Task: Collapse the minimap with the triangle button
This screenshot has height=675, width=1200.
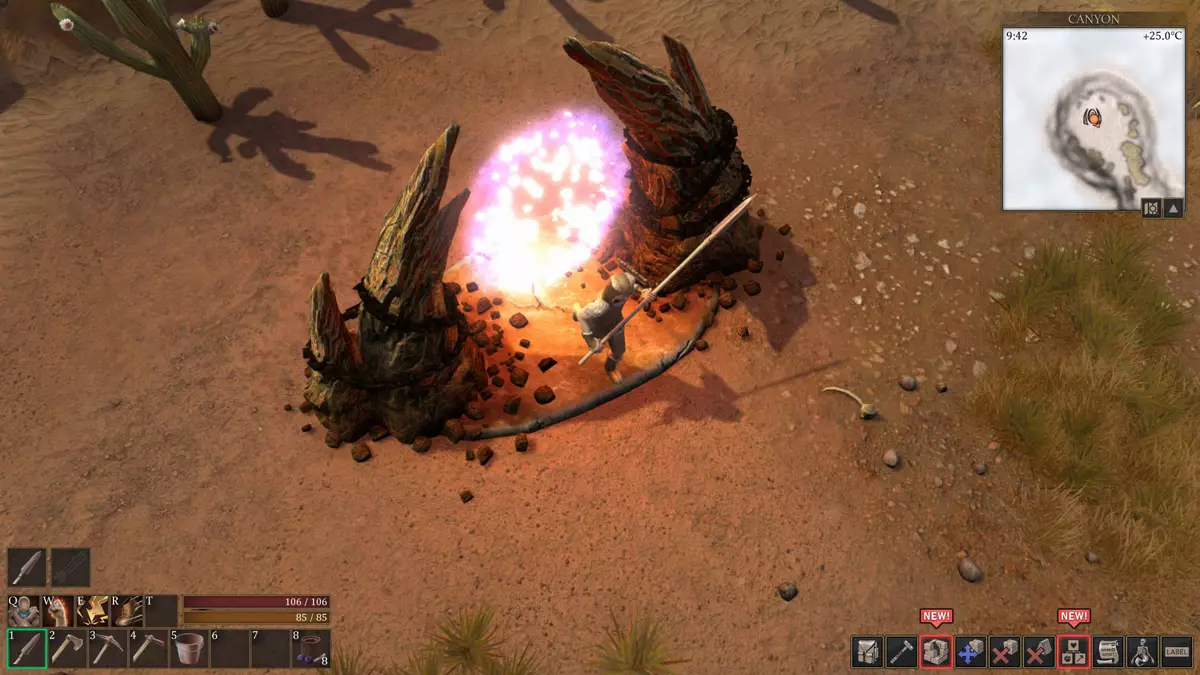Action: pyautogui.click(x=1175, y=208)
